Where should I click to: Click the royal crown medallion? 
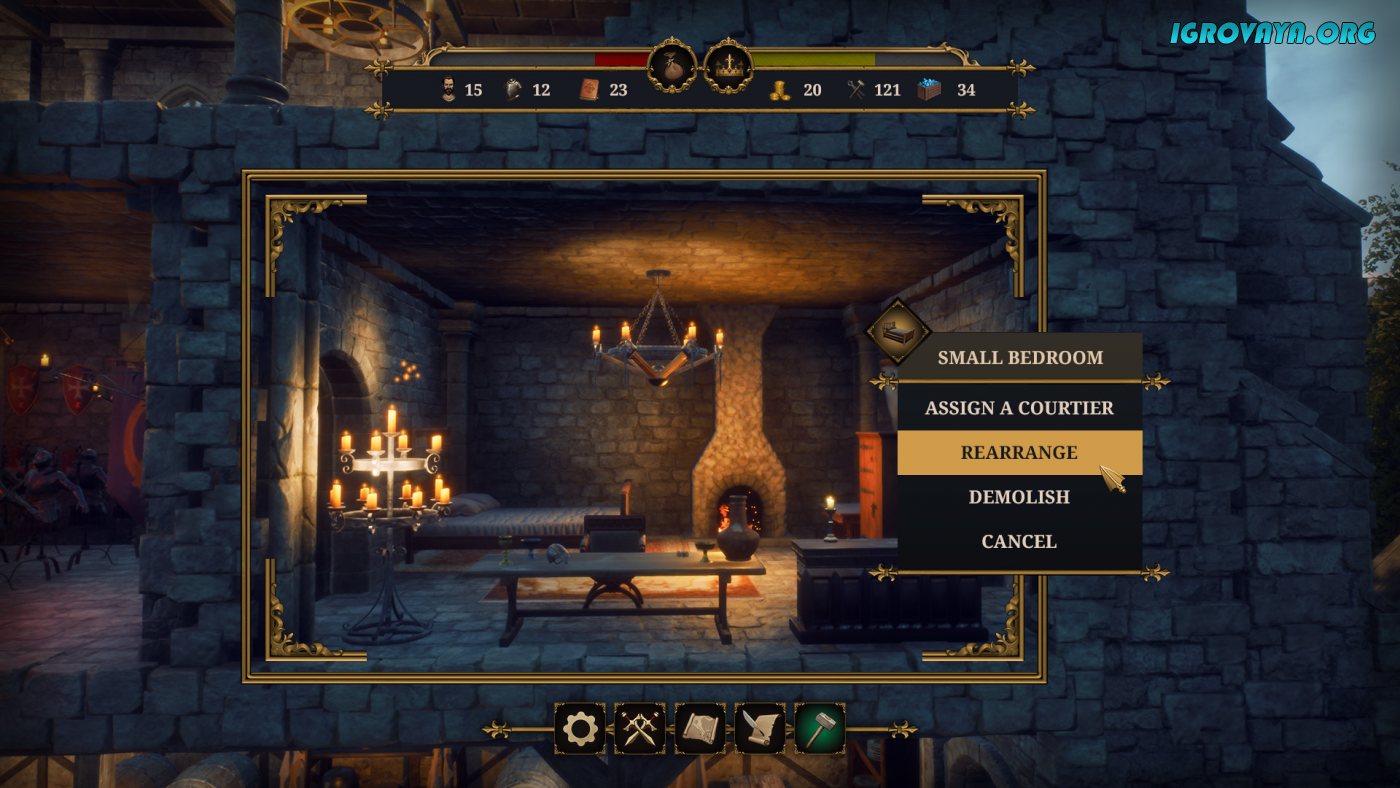pyautogui.click(x=728, y=66)
